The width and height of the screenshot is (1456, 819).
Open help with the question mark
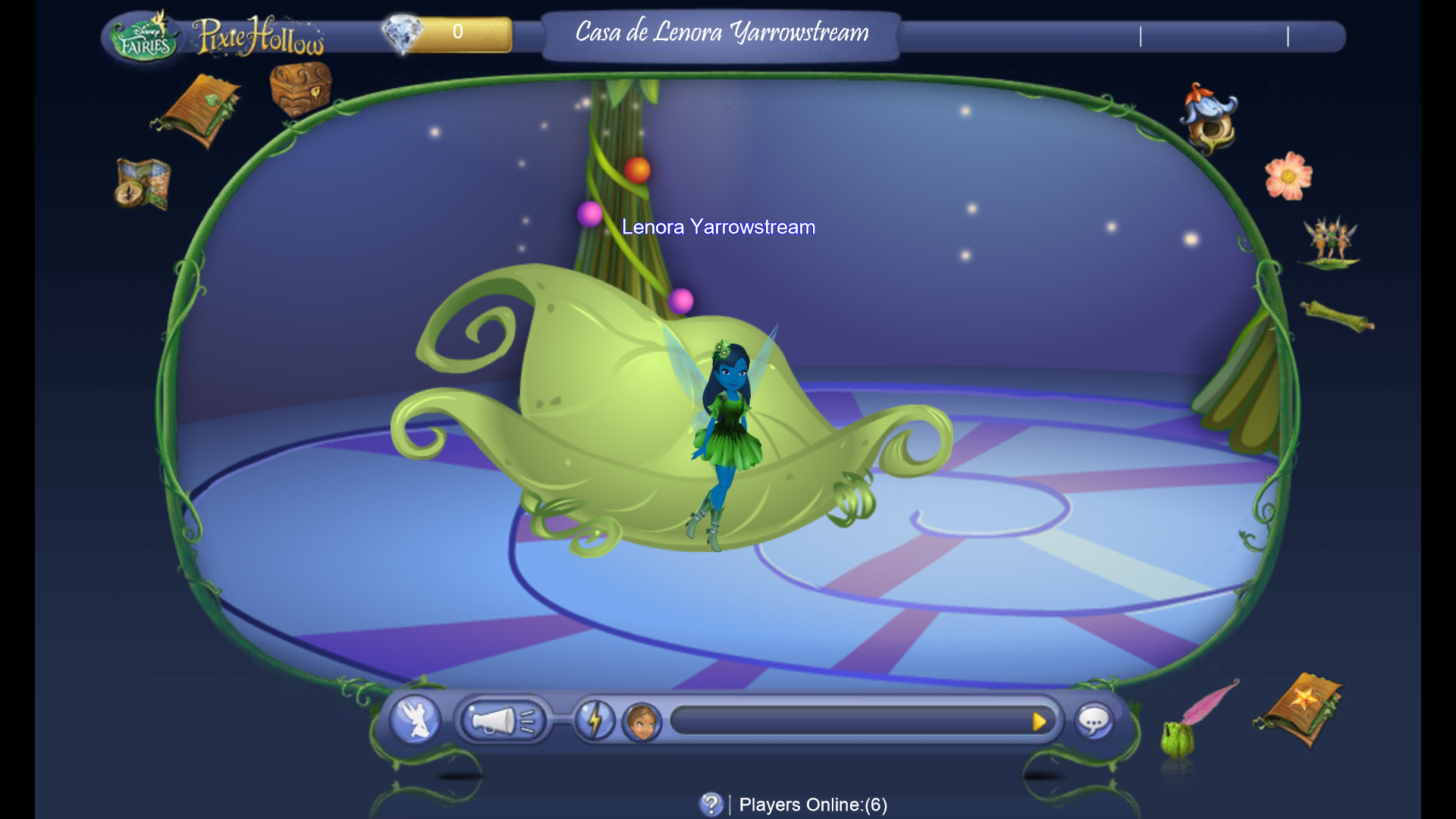pyautogui.click(x=711, y=804)
